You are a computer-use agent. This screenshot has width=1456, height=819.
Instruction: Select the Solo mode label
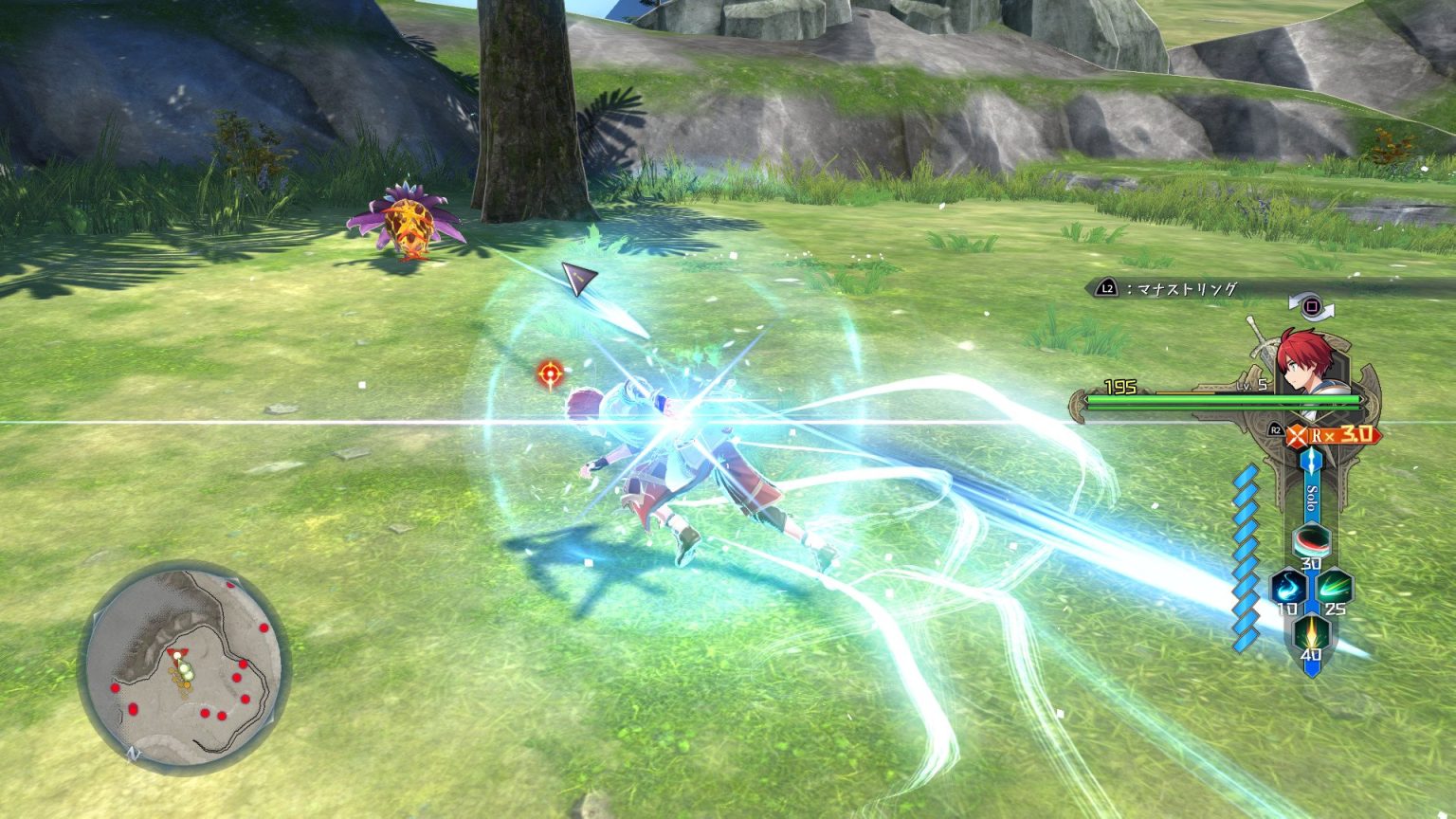click(1309, 498)
